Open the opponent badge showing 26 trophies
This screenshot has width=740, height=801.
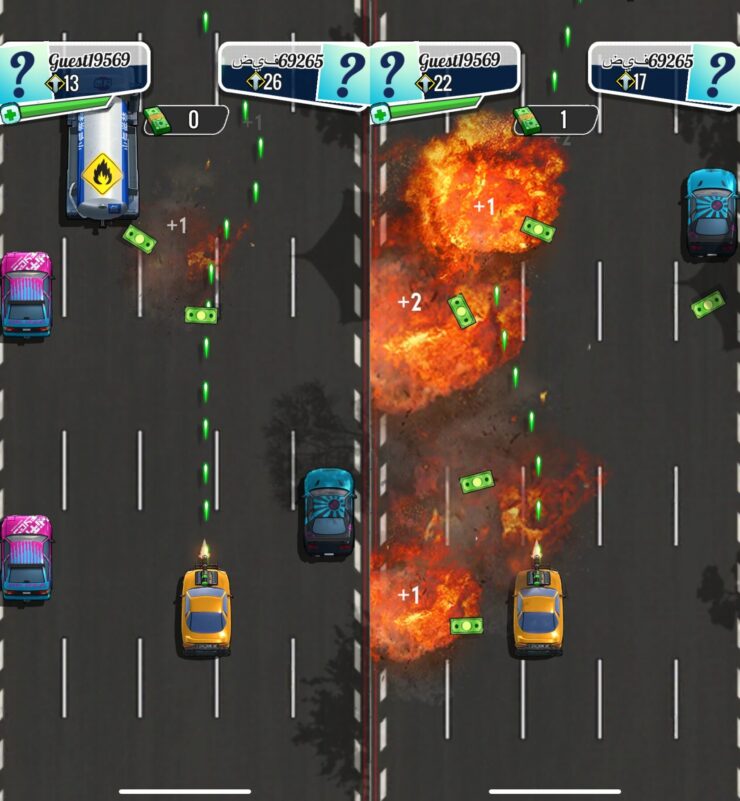[292, 72]
